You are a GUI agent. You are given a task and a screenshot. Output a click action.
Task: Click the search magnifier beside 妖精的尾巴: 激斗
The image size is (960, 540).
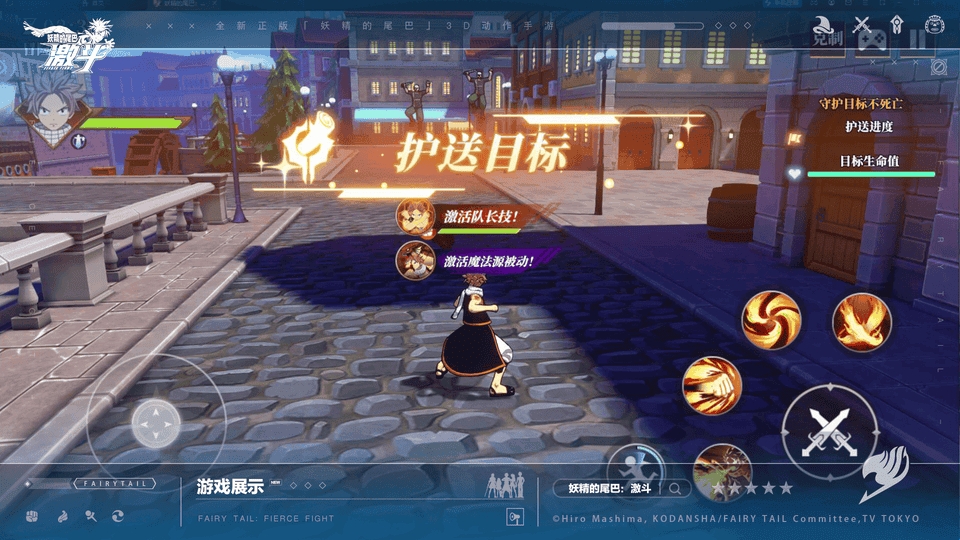677,488
